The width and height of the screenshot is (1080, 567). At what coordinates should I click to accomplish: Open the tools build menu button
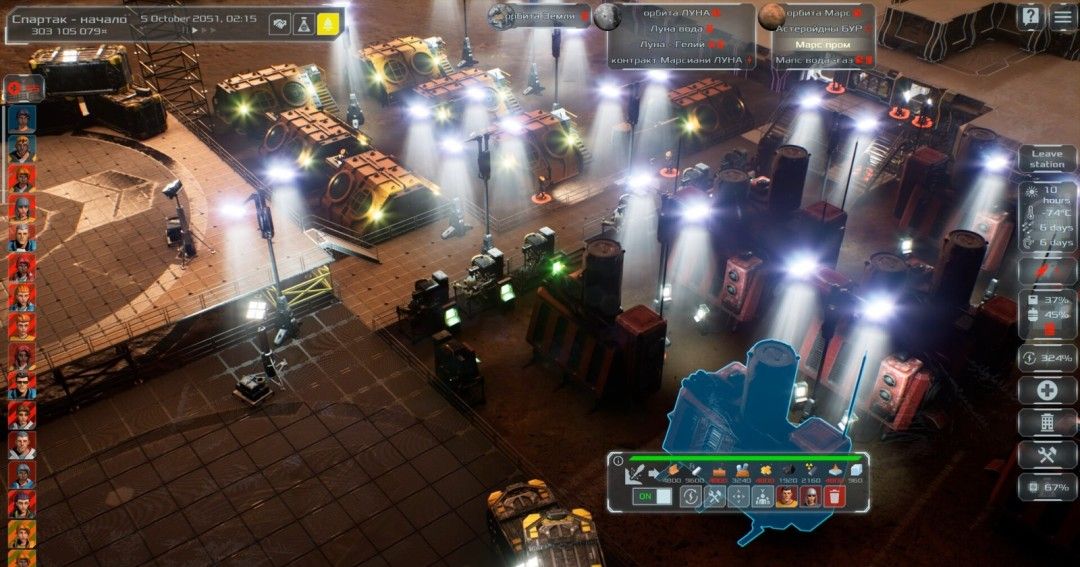(1047, 455)
